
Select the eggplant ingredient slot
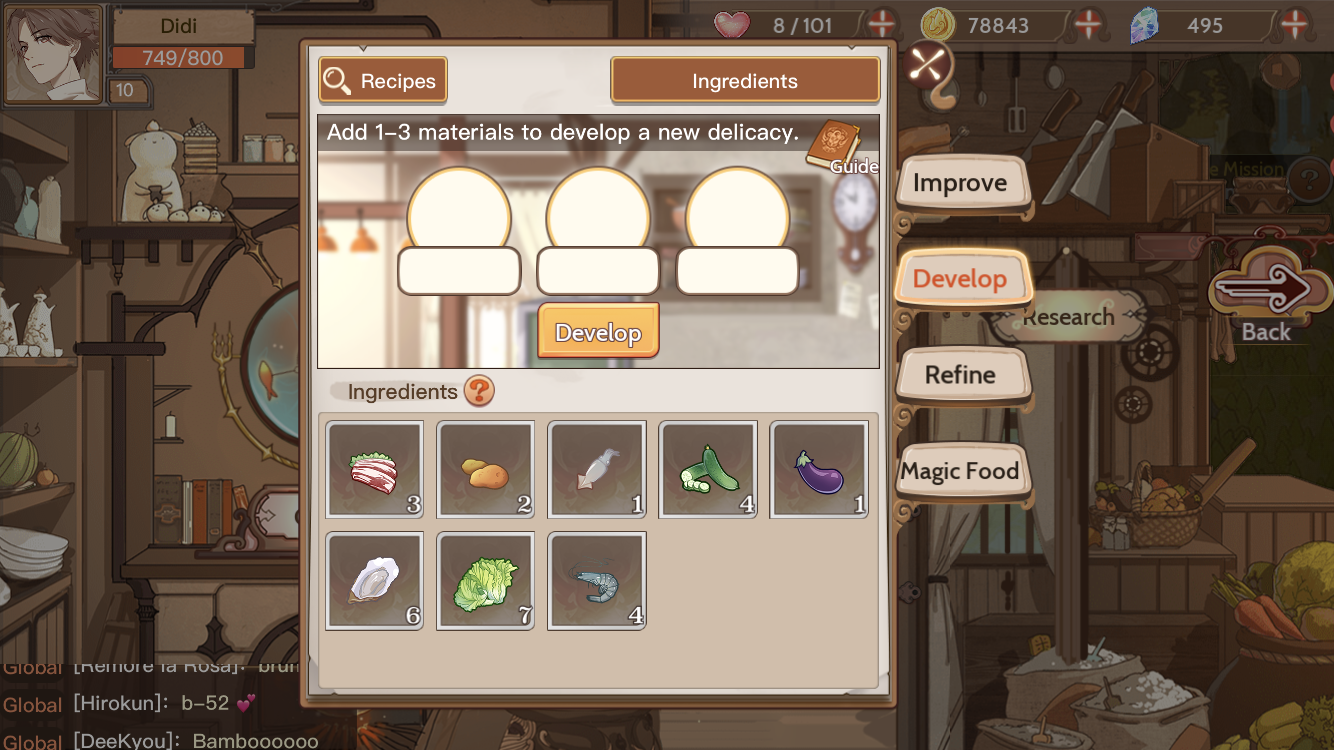(819, 470)
